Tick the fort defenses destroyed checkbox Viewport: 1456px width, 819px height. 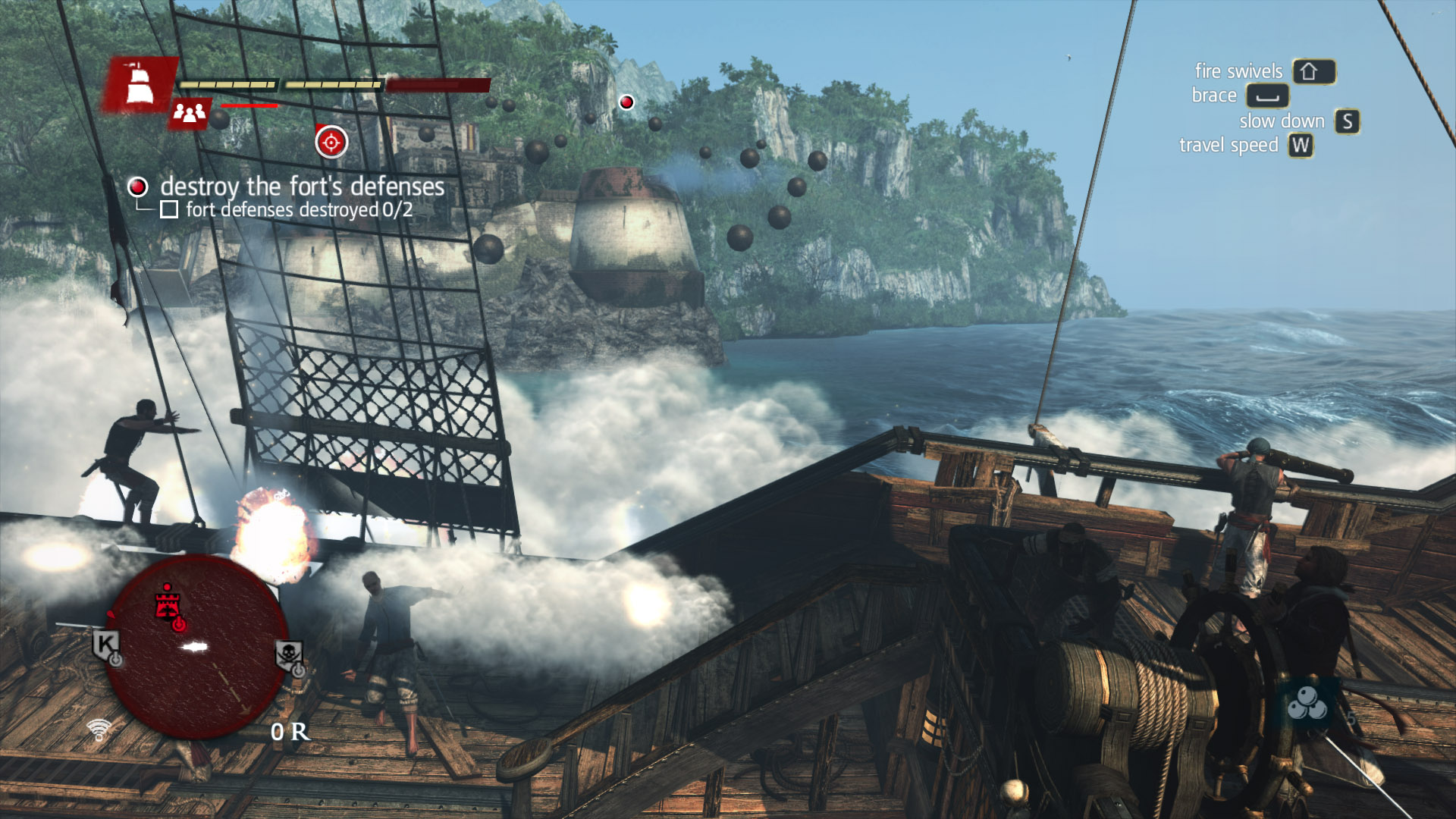click(x=169, y=209)
